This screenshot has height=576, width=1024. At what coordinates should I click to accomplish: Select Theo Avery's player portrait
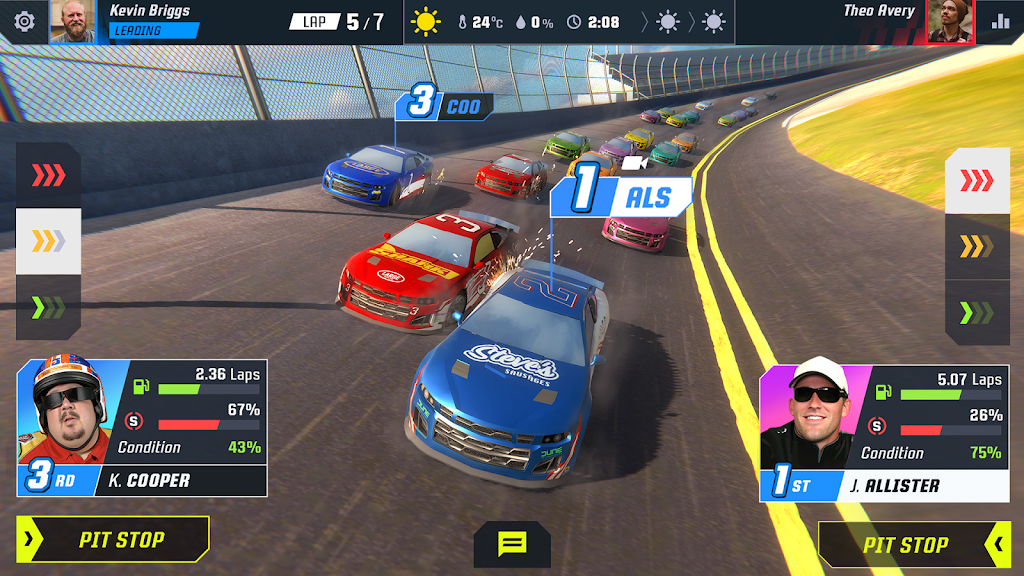pyautogui.click(x=949, y=22)
